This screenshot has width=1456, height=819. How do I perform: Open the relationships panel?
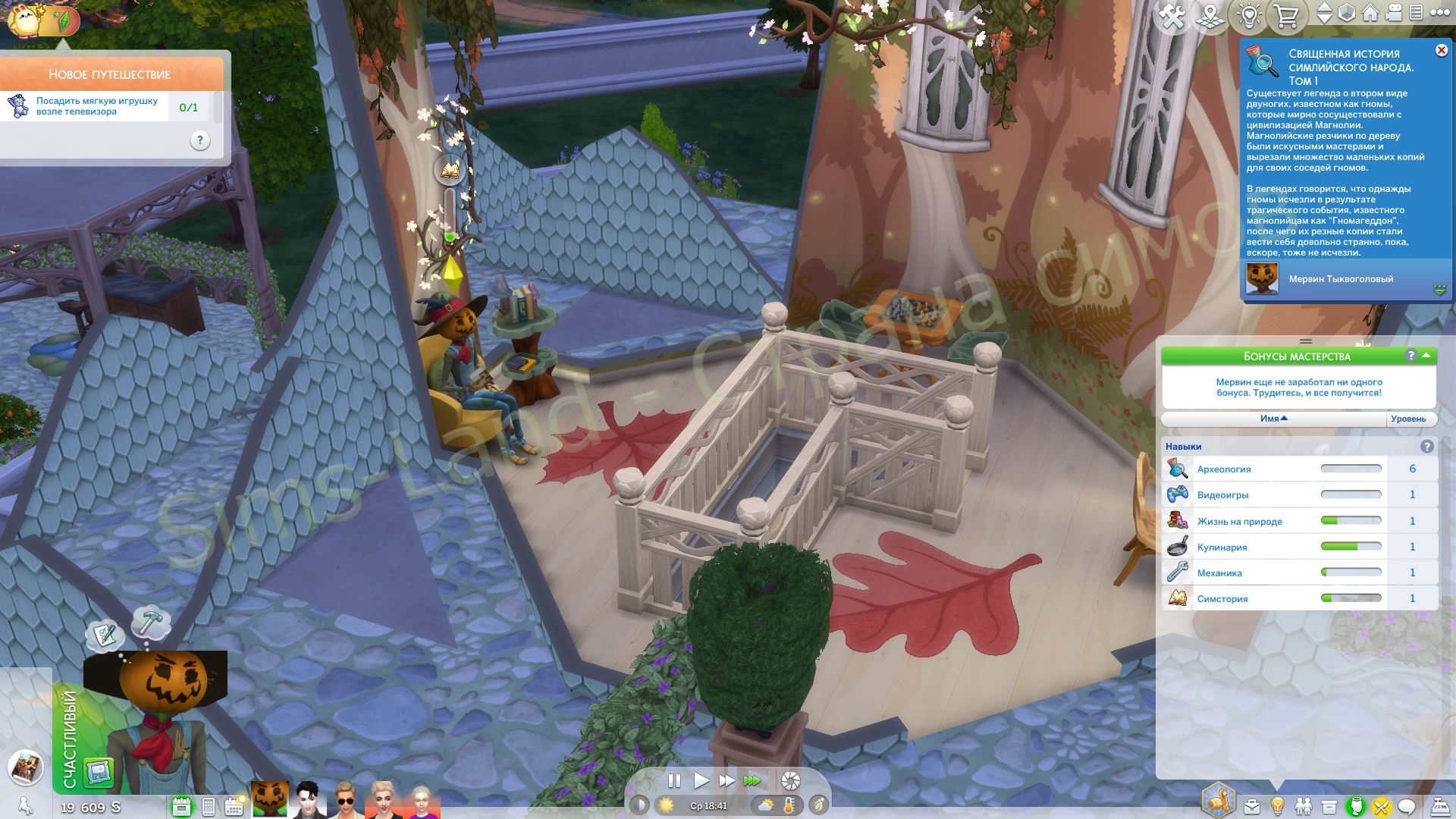[1303, 806]
